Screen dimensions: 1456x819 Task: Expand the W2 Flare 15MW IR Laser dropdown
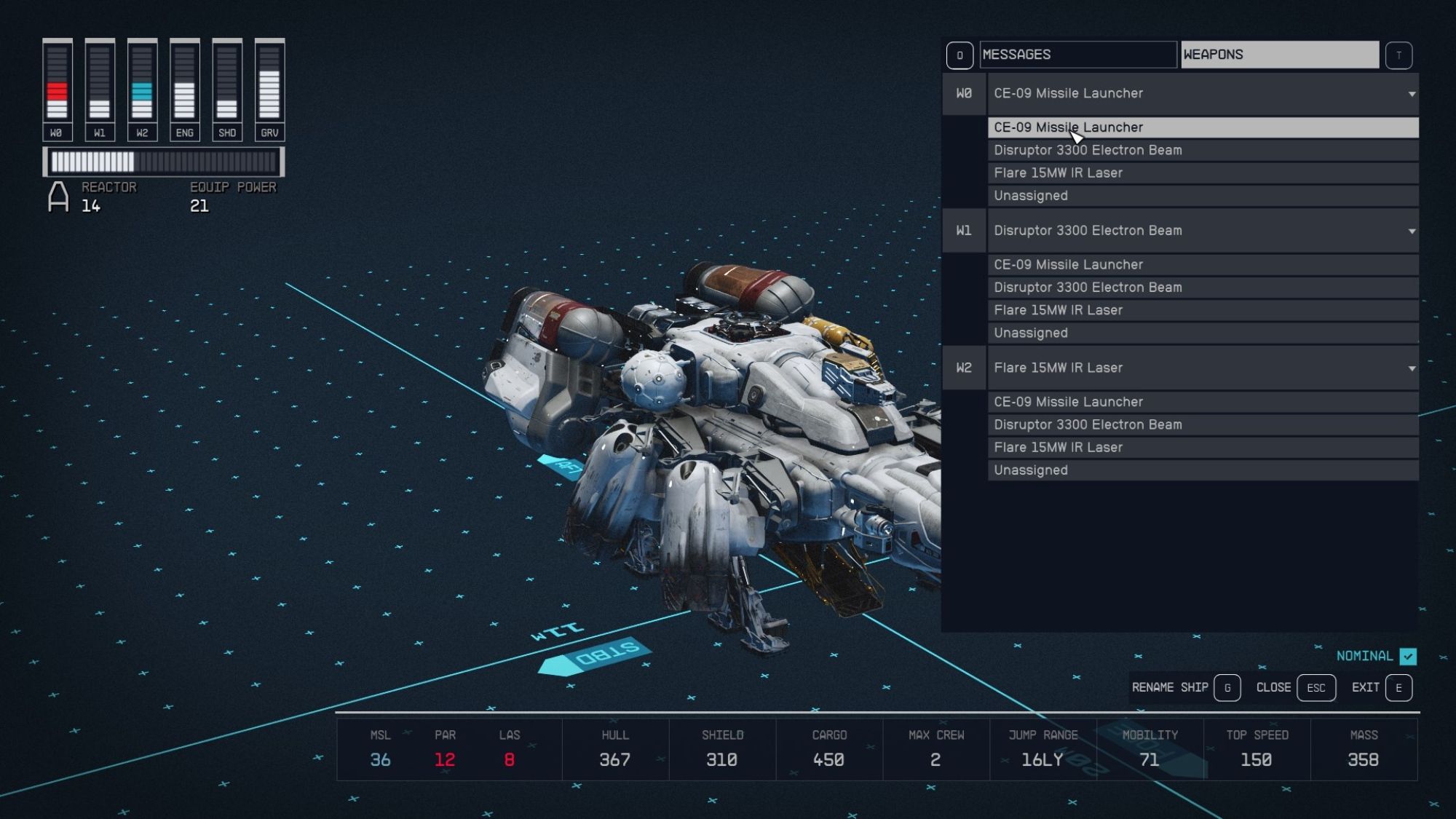1201,368
